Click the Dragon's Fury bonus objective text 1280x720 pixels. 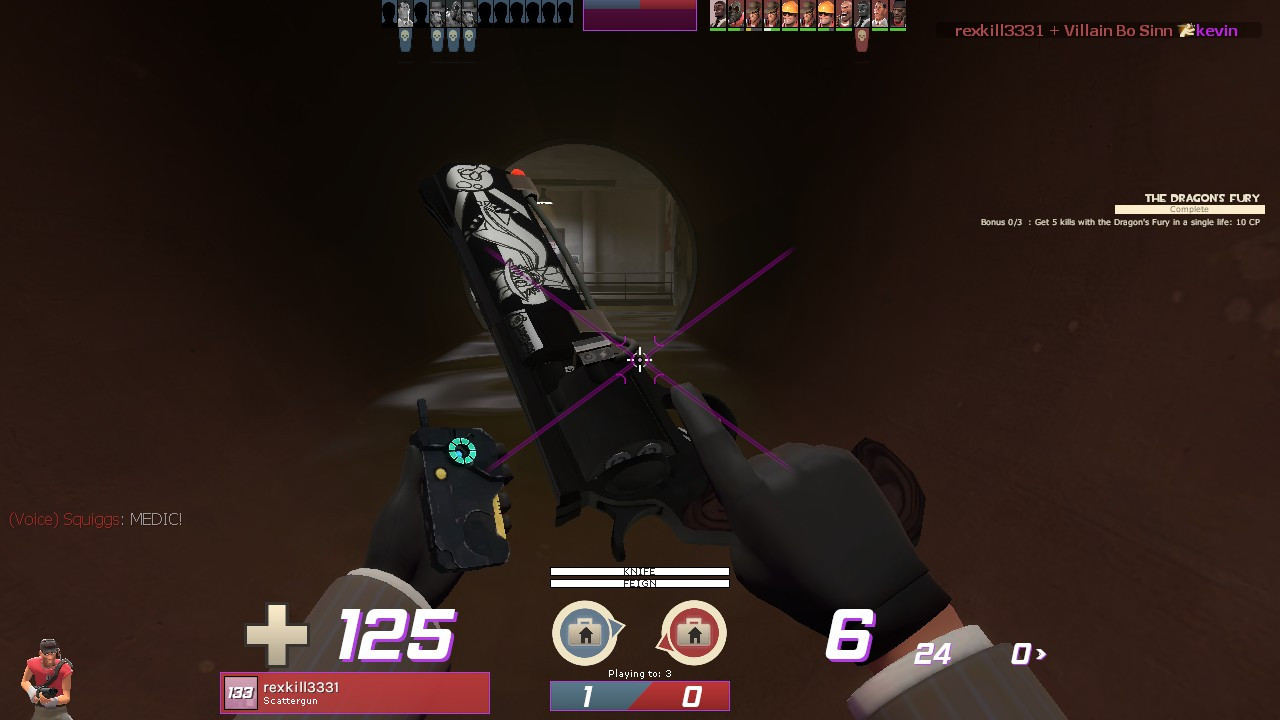click(1120, 221)
